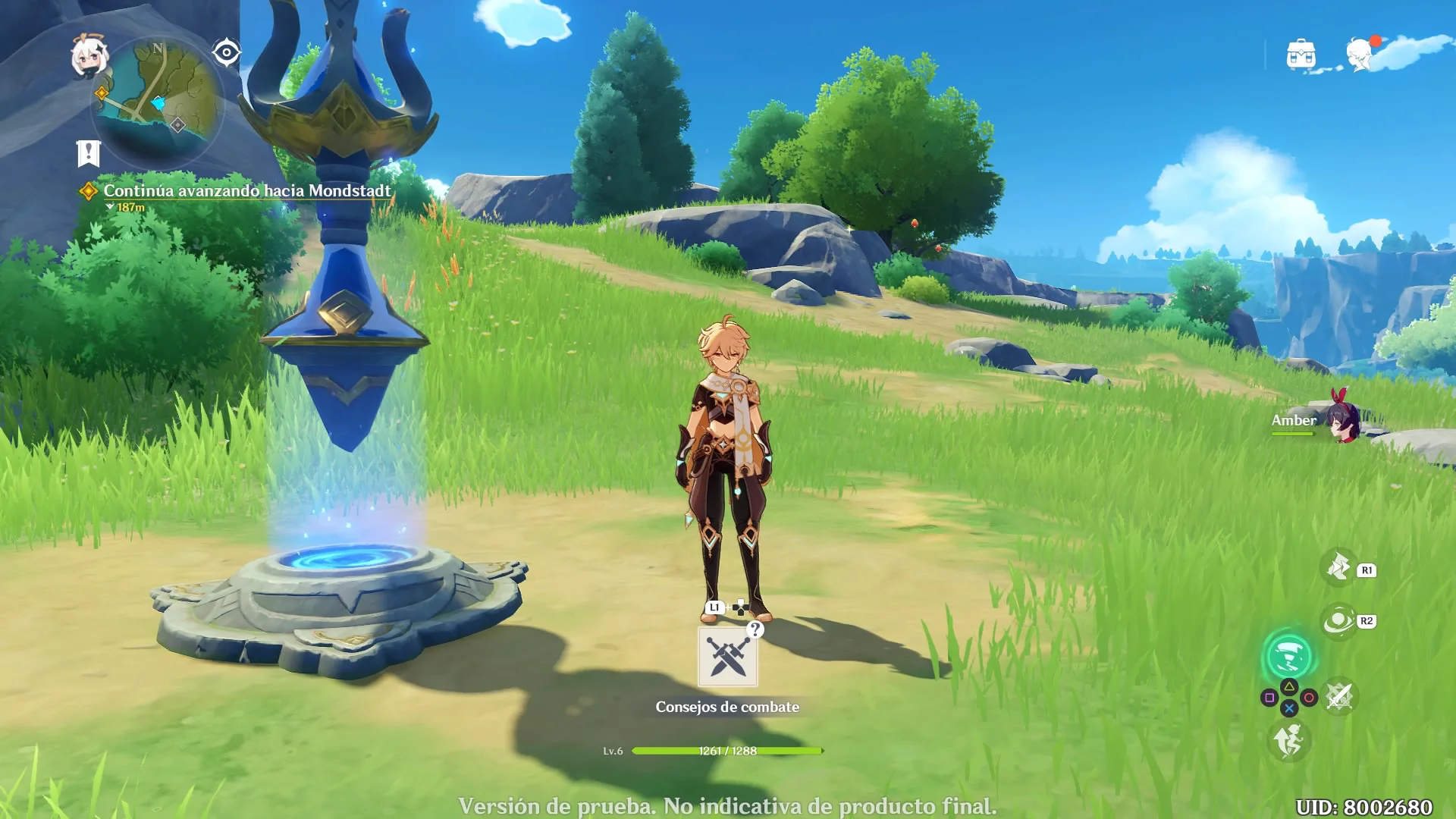Open the character profile head icon

click(x=1360, y=55)
